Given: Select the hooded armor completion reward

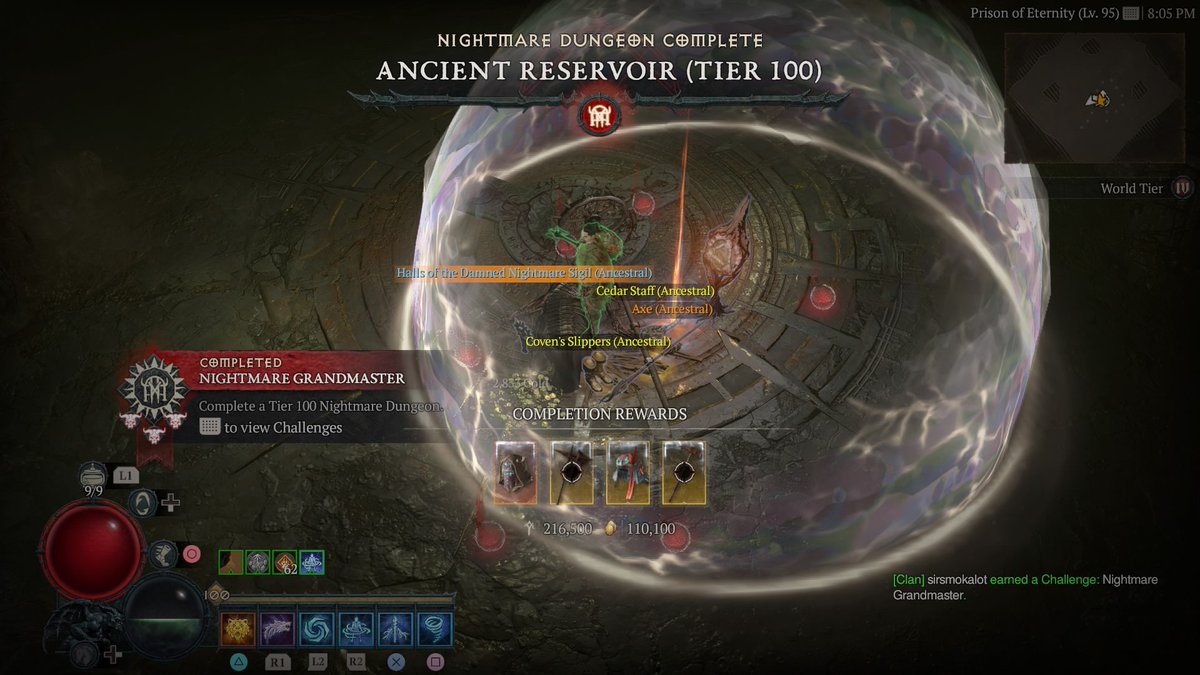Looking at the screenshot, I should tap(516, 472).
